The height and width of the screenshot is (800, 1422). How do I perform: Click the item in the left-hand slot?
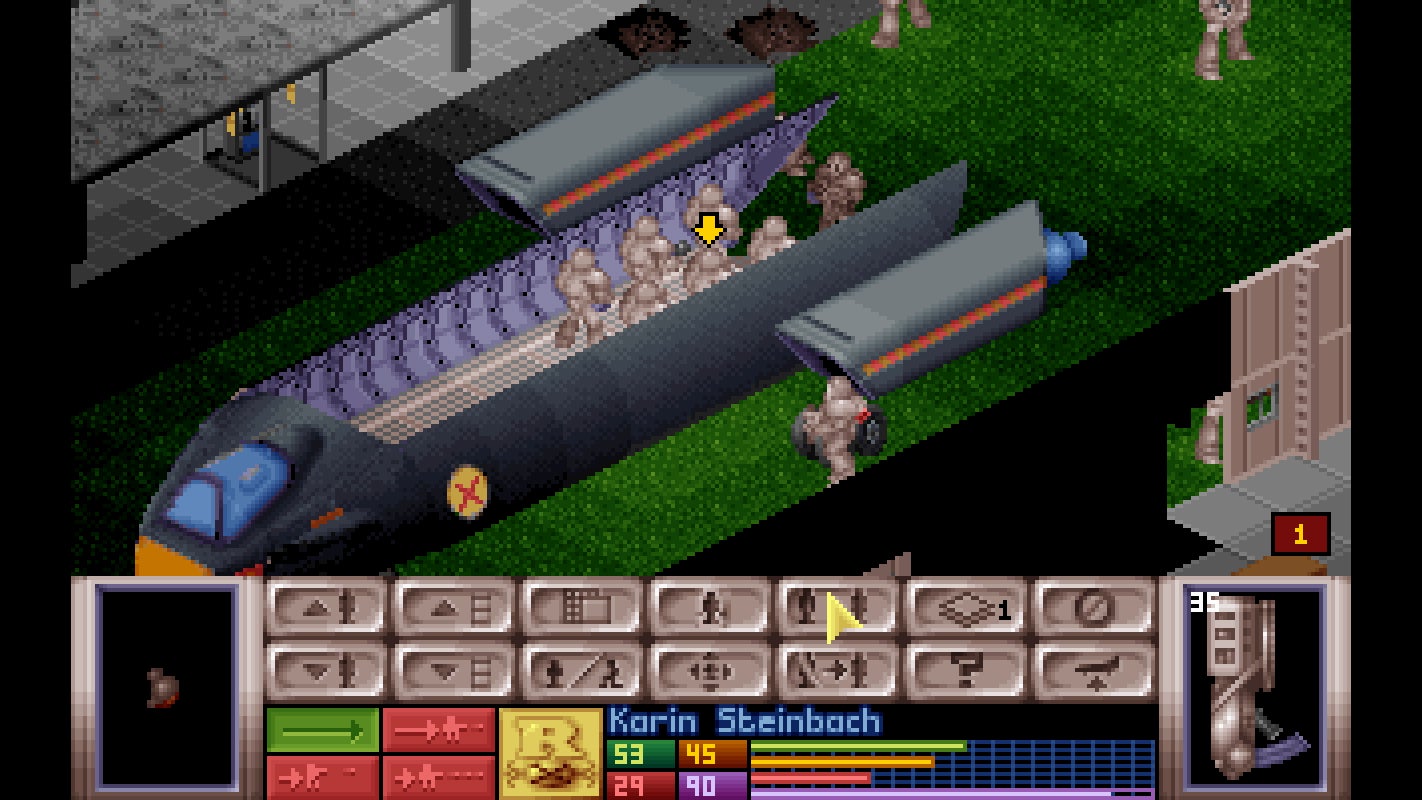coord(165,690)
